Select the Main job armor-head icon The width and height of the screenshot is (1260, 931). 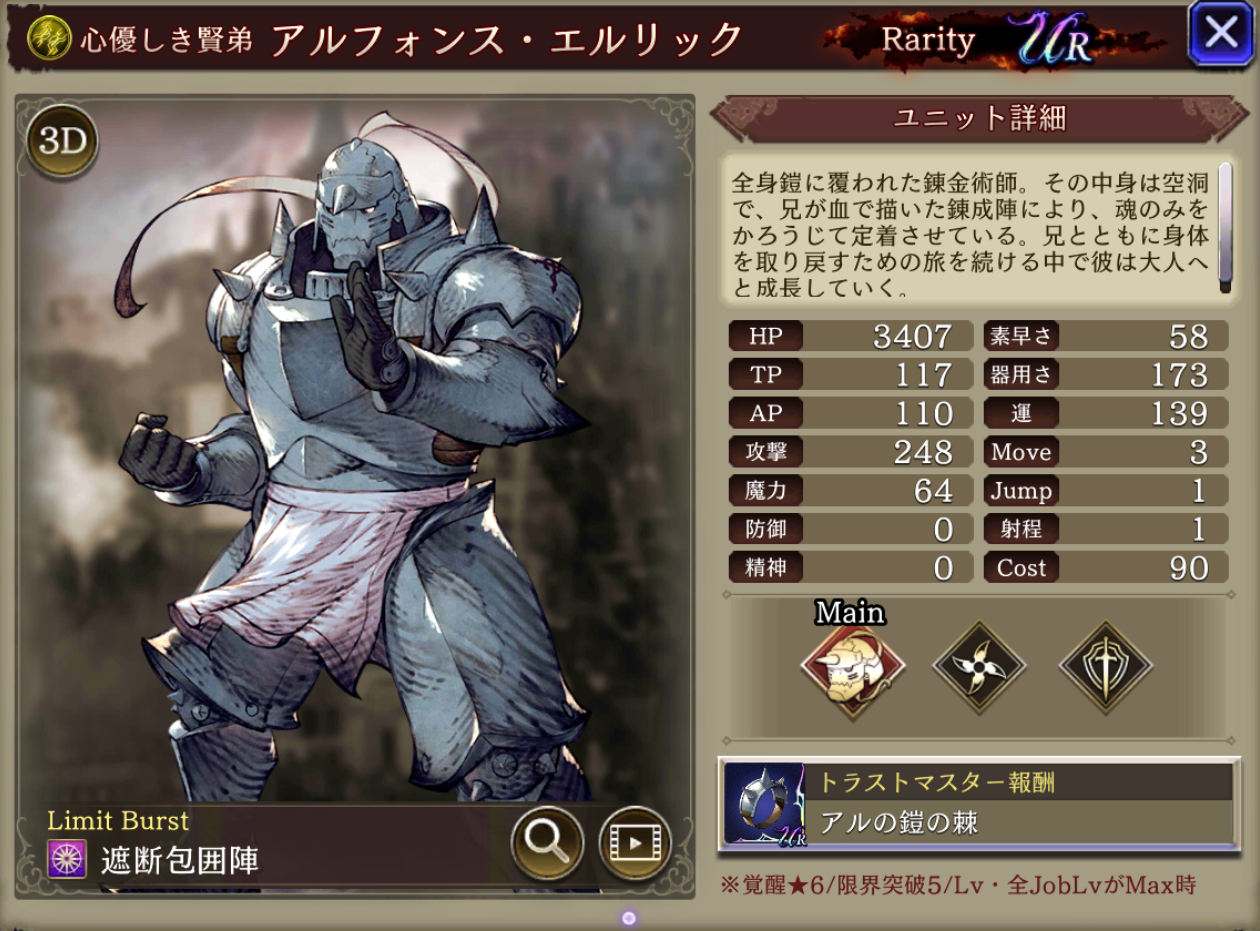tap(853, 667)
